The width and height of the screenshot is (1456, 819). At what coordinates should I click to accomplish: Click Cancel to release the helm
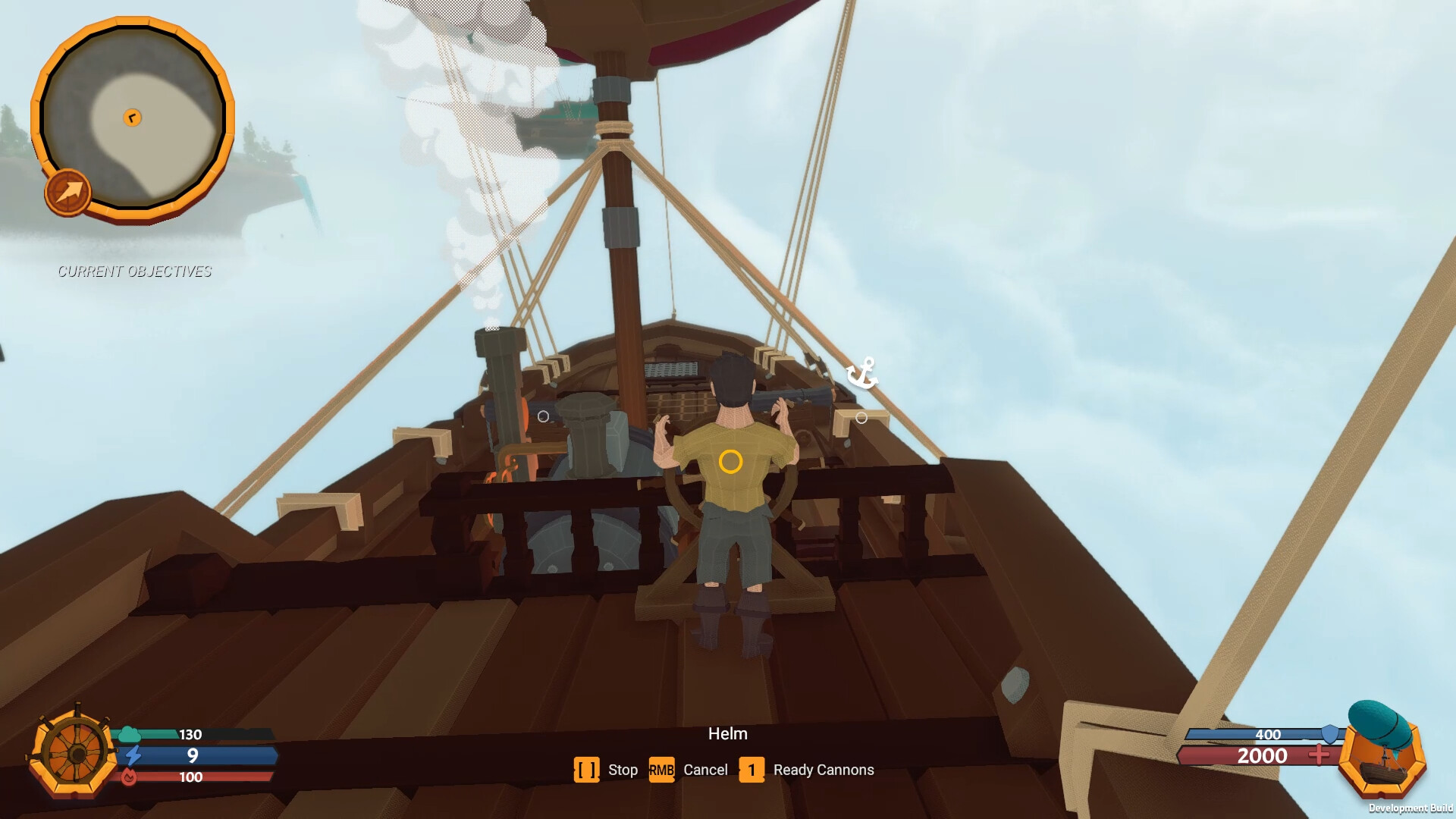click(x=705, y=770)
